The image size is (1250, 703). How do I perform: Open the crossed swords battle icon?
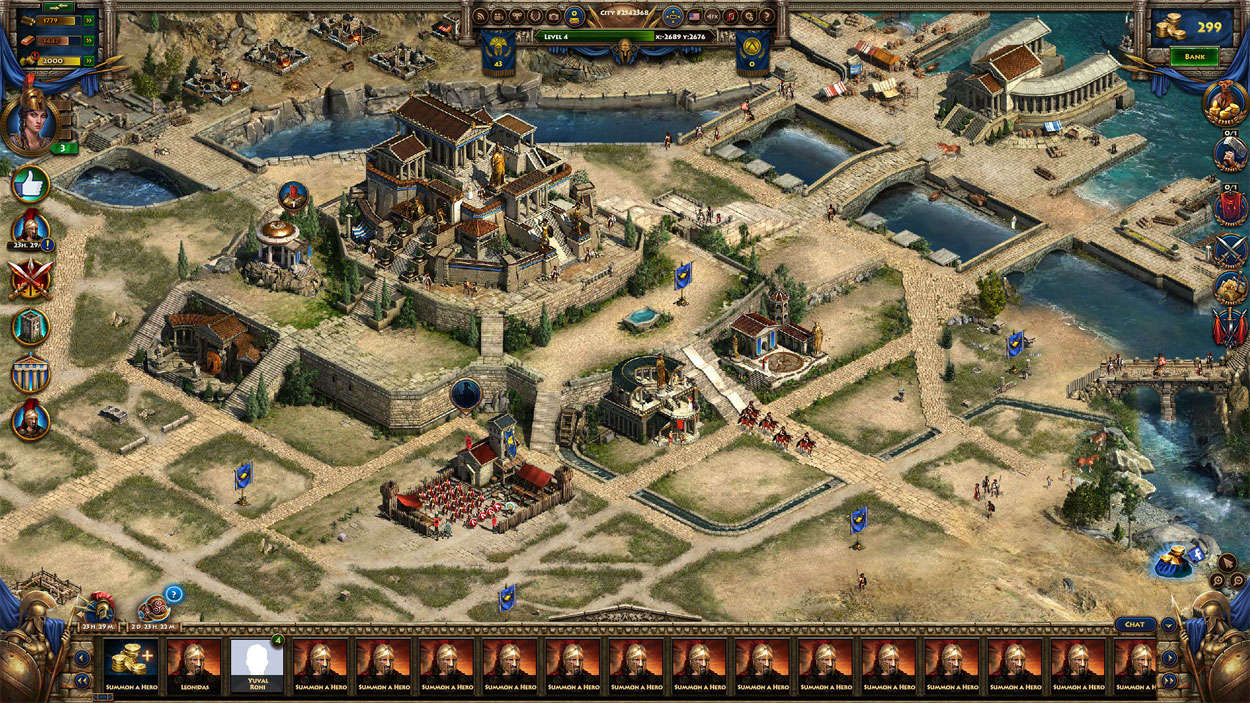pos(29,279)
